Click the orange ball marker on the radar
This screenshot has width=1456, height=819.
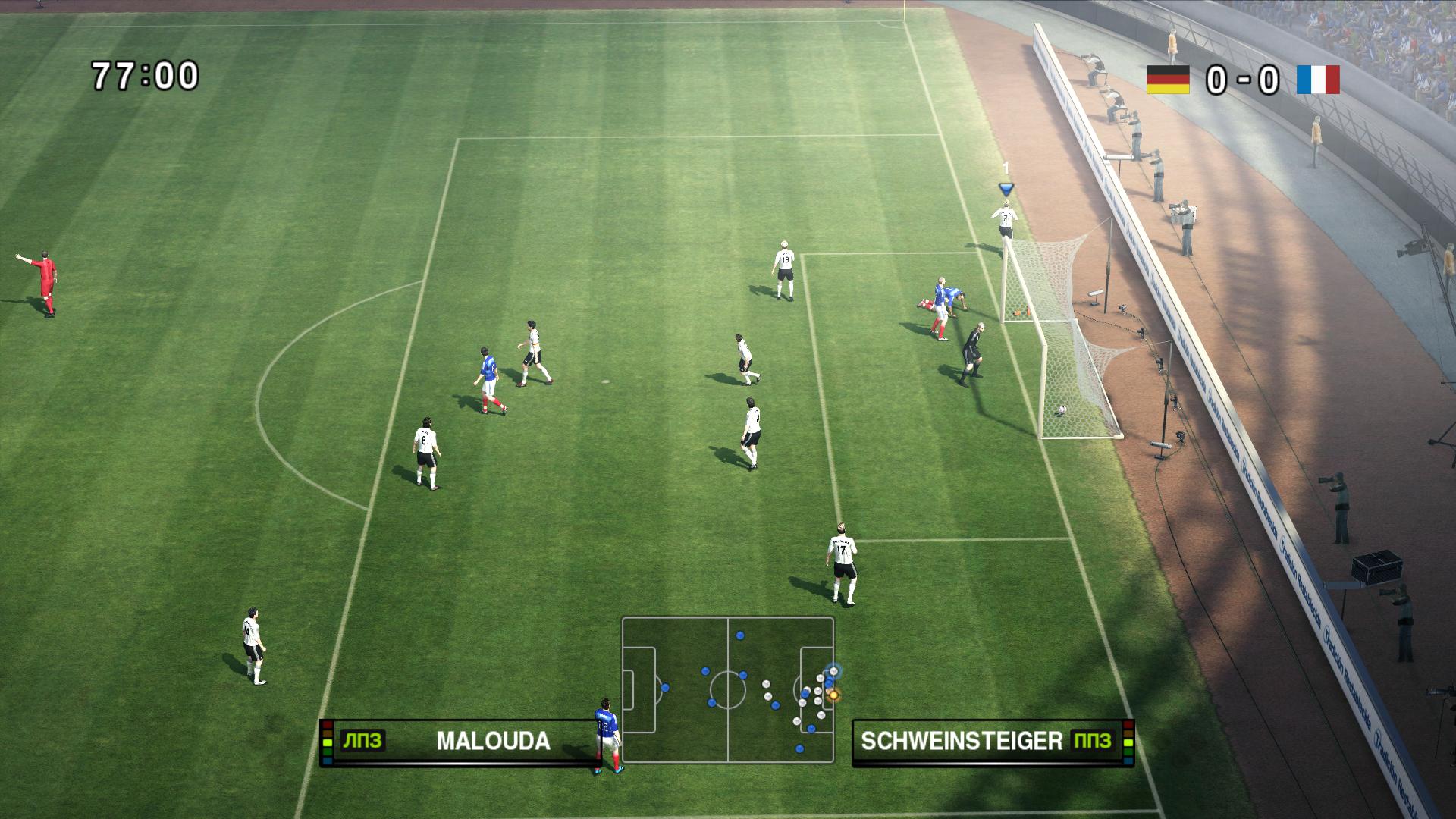click(833, 694)
